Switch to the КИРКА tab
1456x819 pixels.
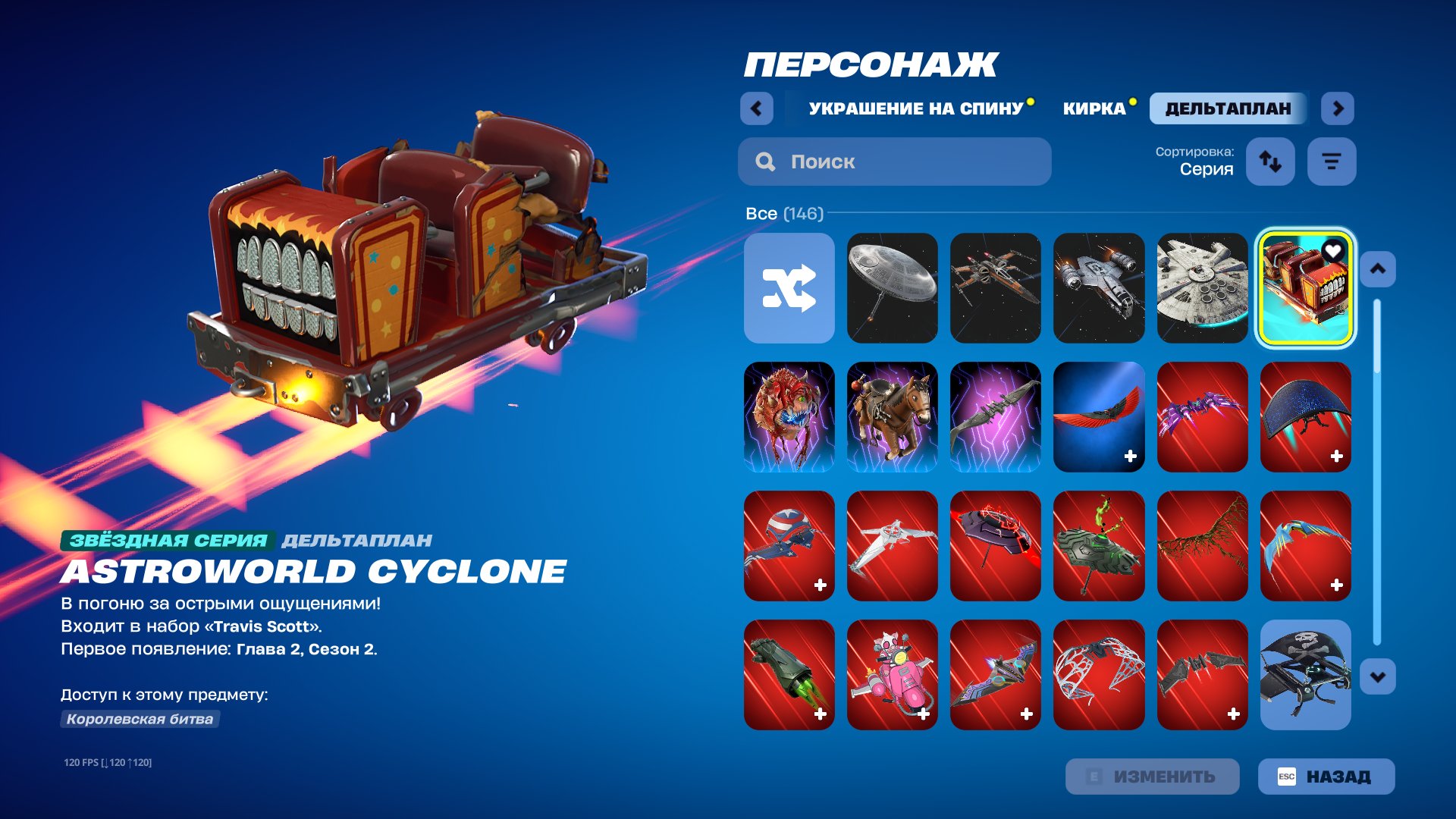[1097, 108]
